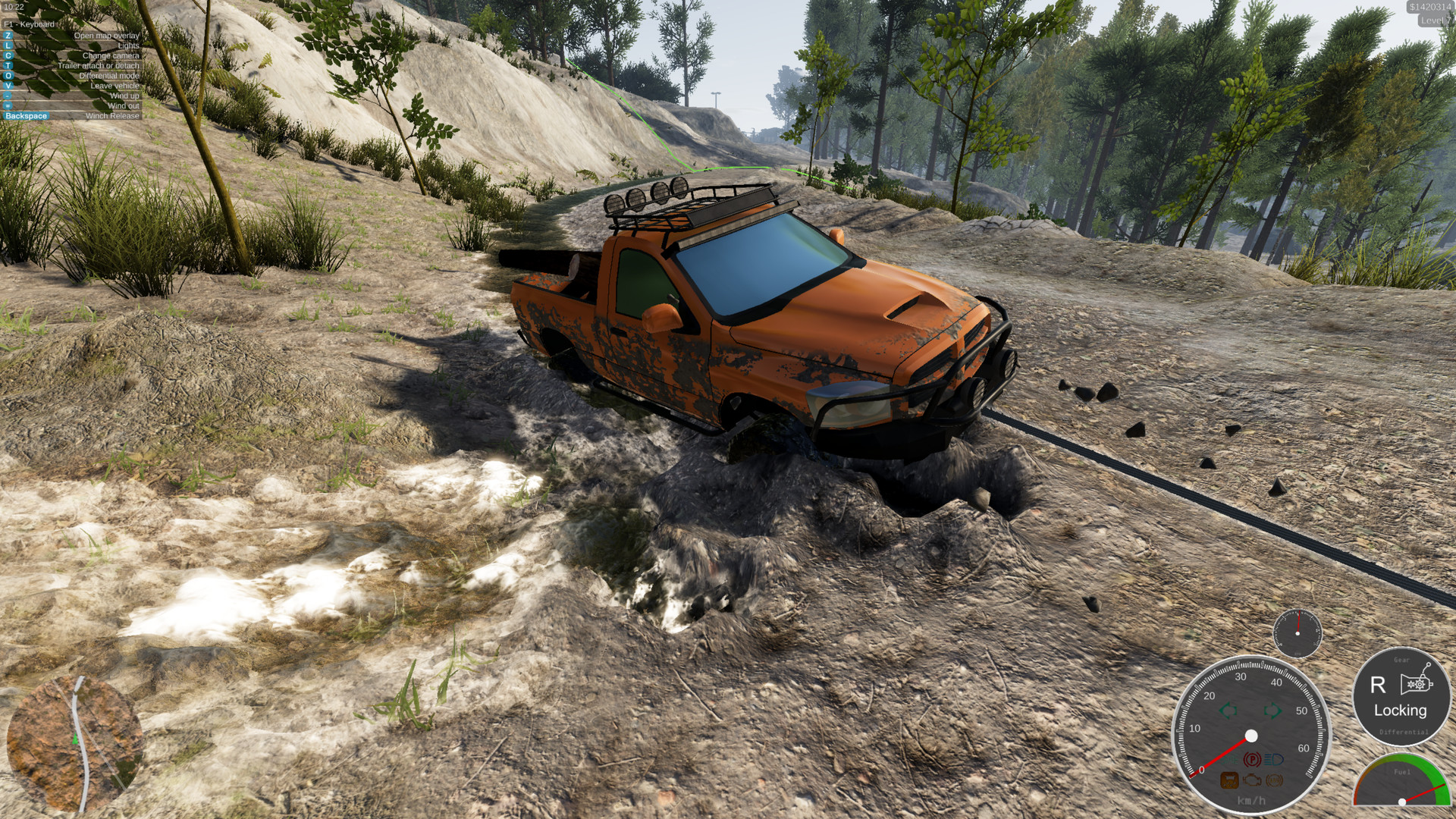This screenshot has width=1456, height=819.
Task: Select the high-beam headlight indicator
Action: pos(1272,758)
